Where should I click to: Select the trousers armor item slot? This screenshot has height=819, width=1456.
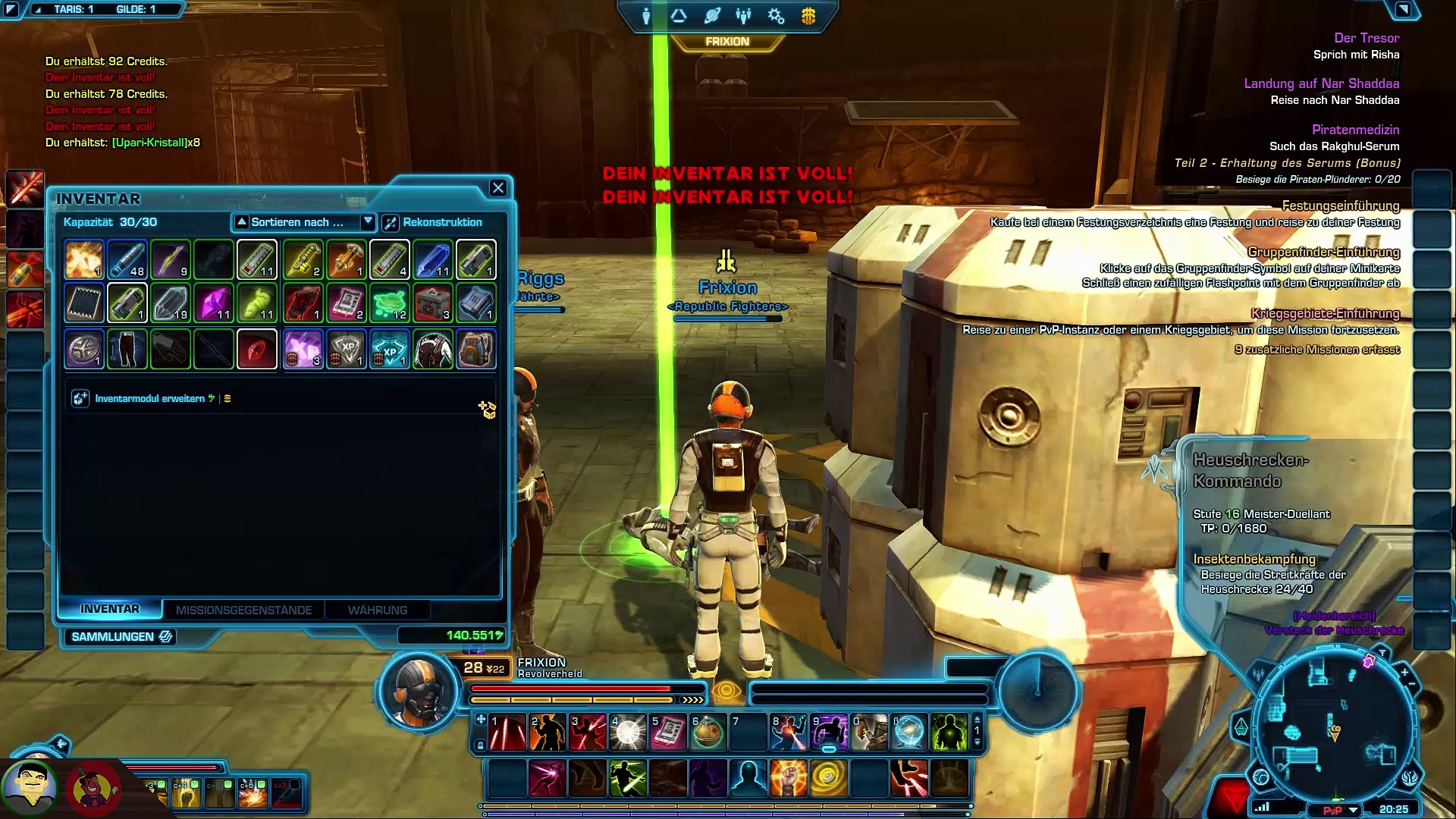pyautogui.click(x=127, y=349)
